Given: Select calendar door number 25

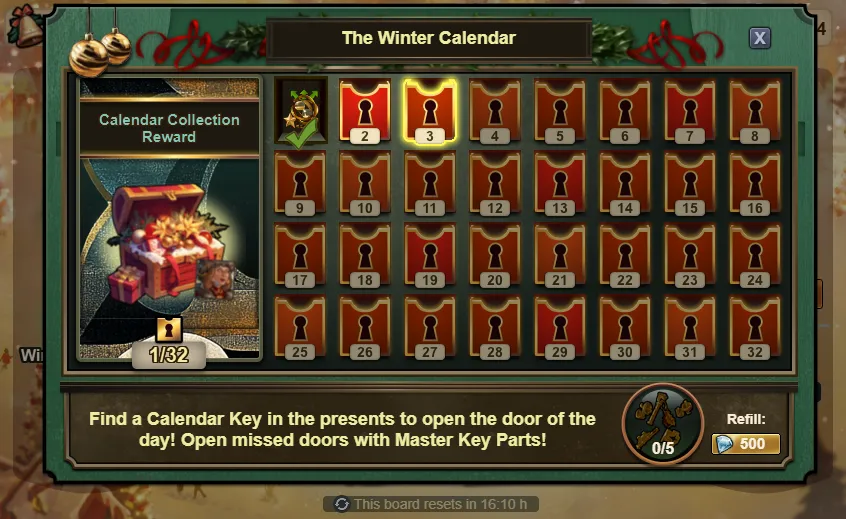Looking at the screenshot, I should (x=300, y=326).
